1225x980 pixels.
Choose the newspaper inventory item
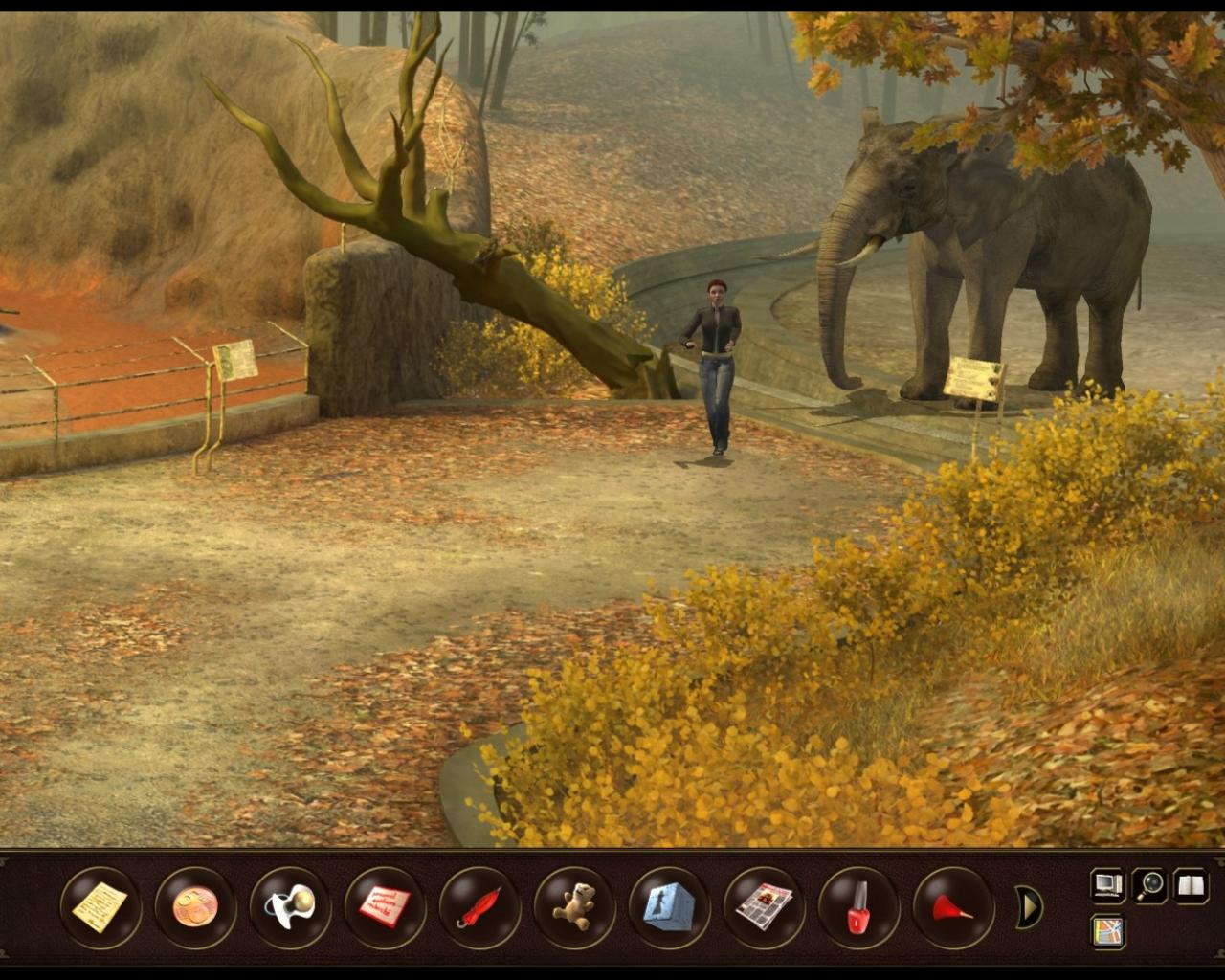pos(762,904)
